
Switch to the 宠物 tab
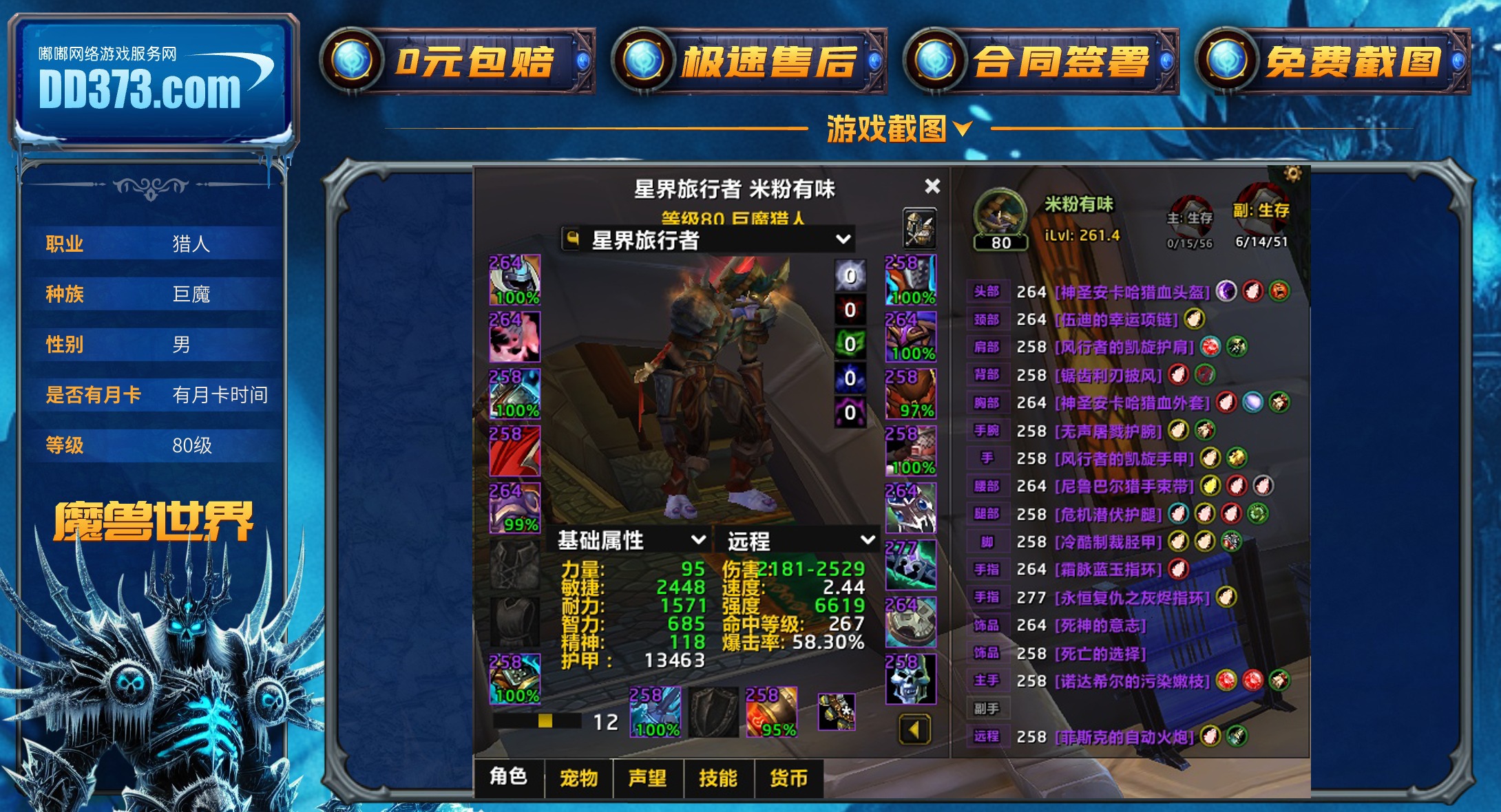(578, 778)
